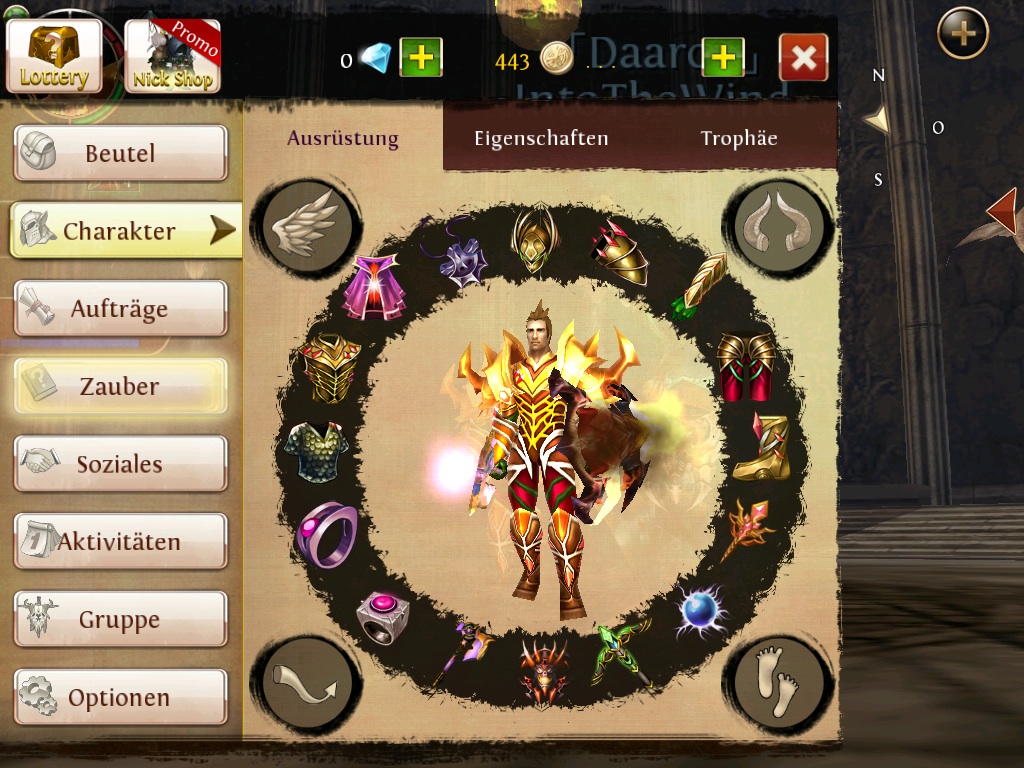Open the Gruppe menu
Viewport: 1024px width, 768px height.
(120, 620)
